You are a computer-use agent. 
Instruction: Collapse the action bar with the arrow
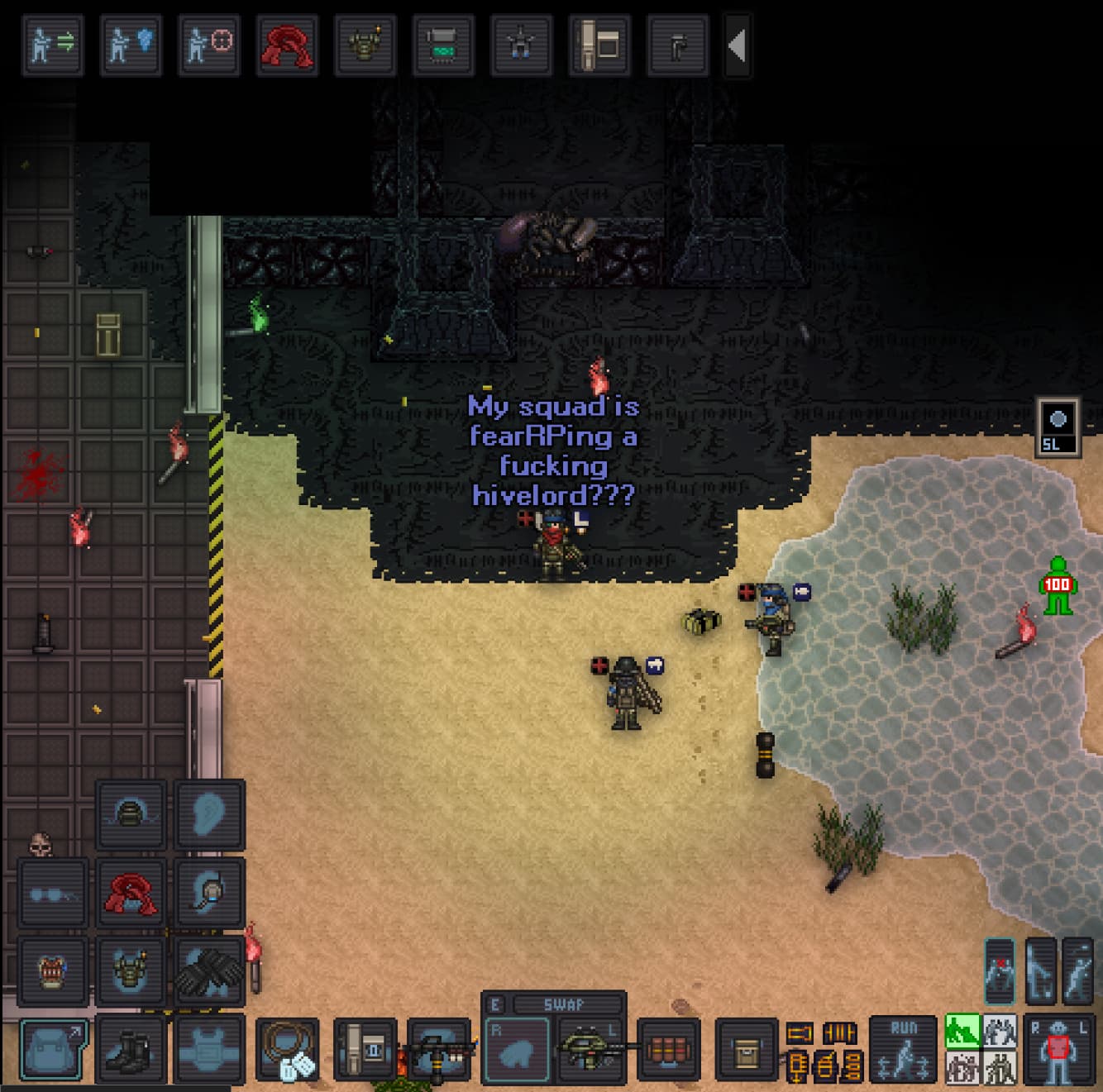737,45
